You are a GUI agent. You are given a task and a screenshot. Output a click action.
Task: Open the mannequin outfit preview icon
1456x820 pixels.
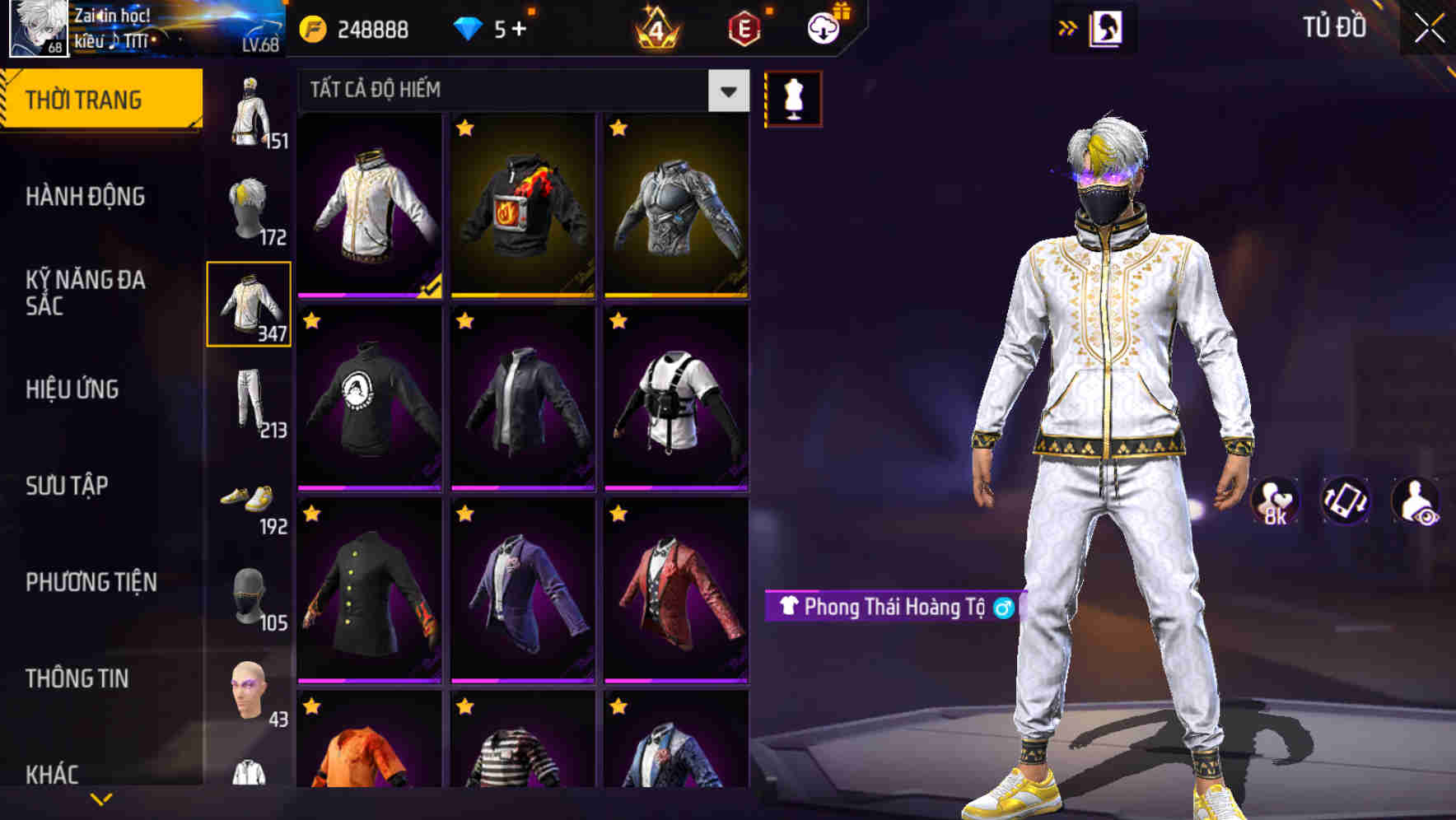[792, 96]
